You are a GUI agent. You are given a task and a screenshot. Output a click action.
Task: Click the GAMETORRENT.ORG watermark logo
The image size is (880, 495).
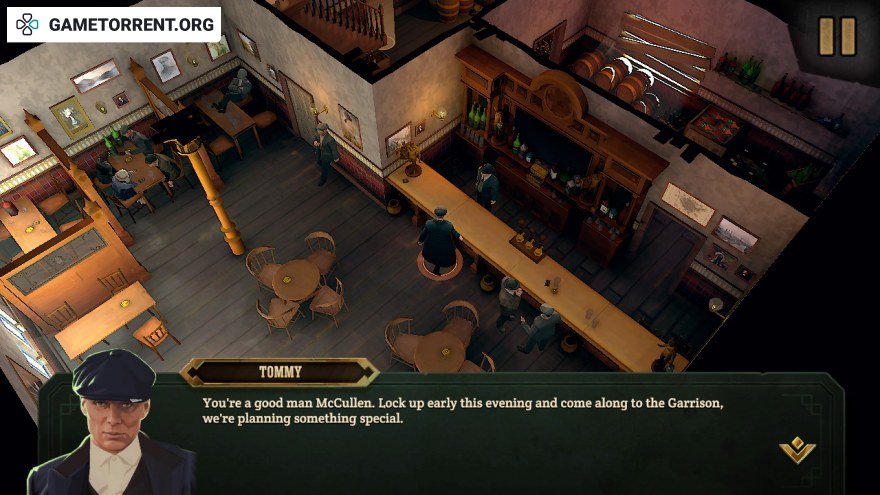(114, 23)
